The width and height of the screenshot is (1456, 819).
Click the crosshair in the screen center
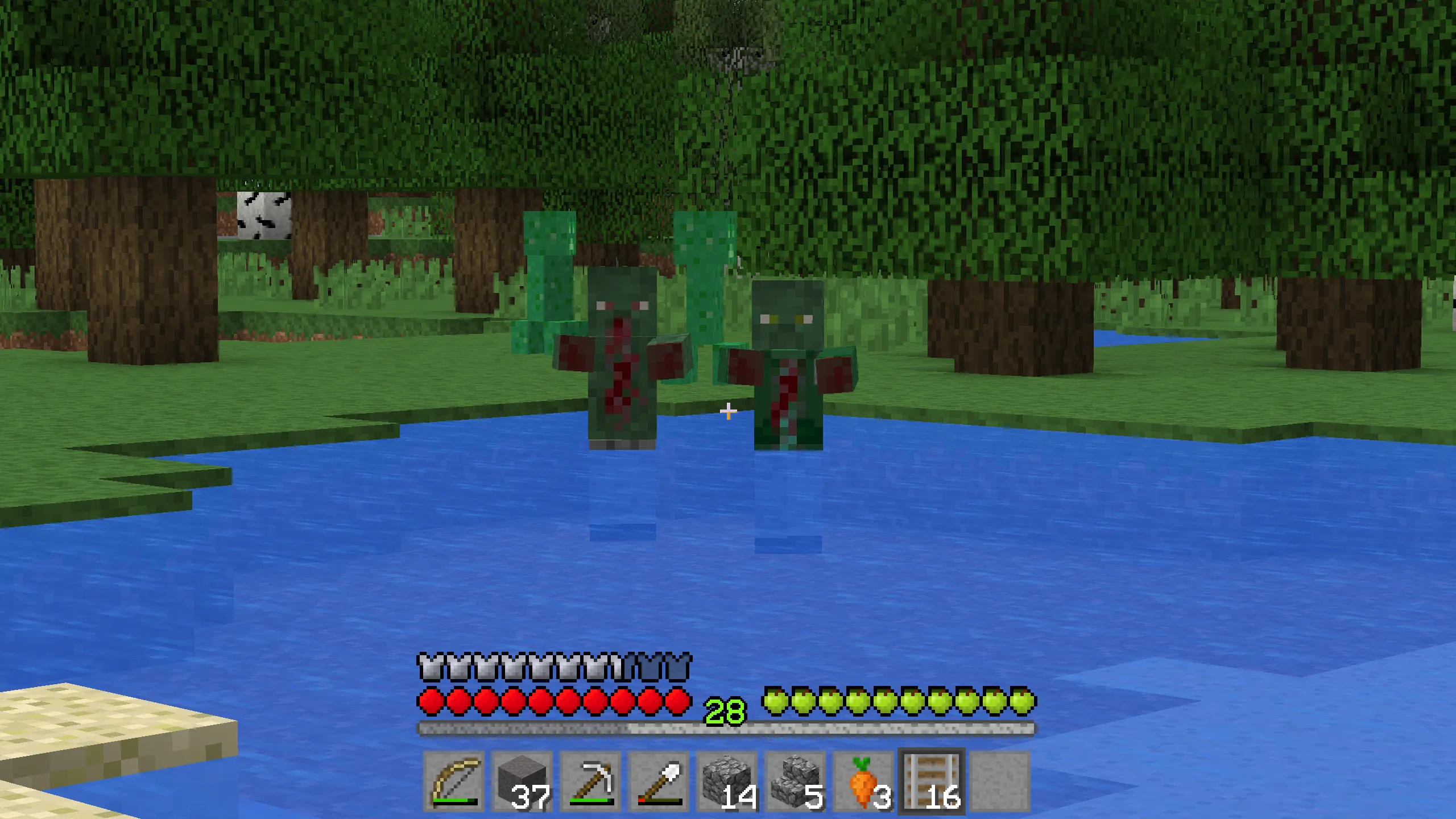[728, 409]
